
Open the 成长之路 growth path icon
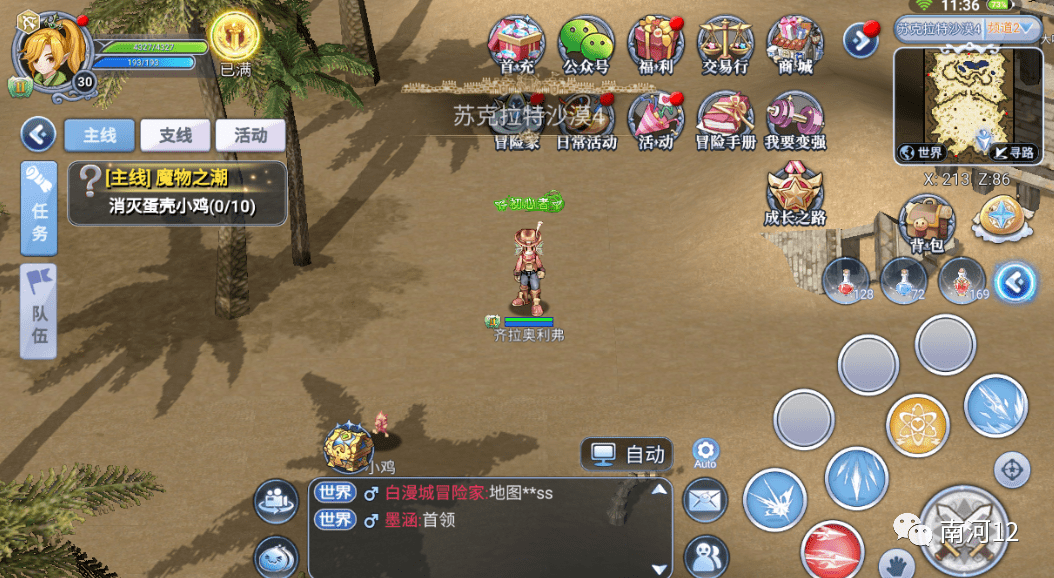click(795, 192)
